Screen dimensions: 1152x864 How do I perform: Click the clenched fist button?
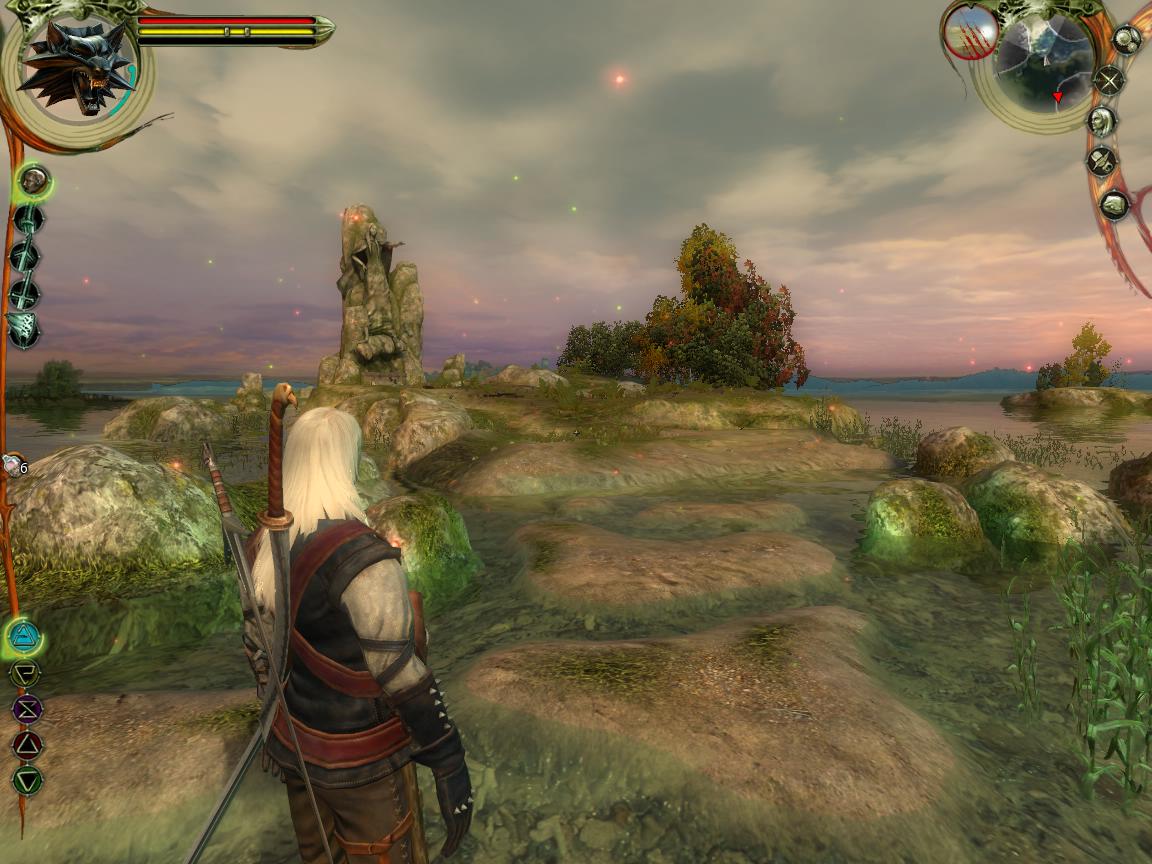pyautogui.click(x=1113, y=206)
